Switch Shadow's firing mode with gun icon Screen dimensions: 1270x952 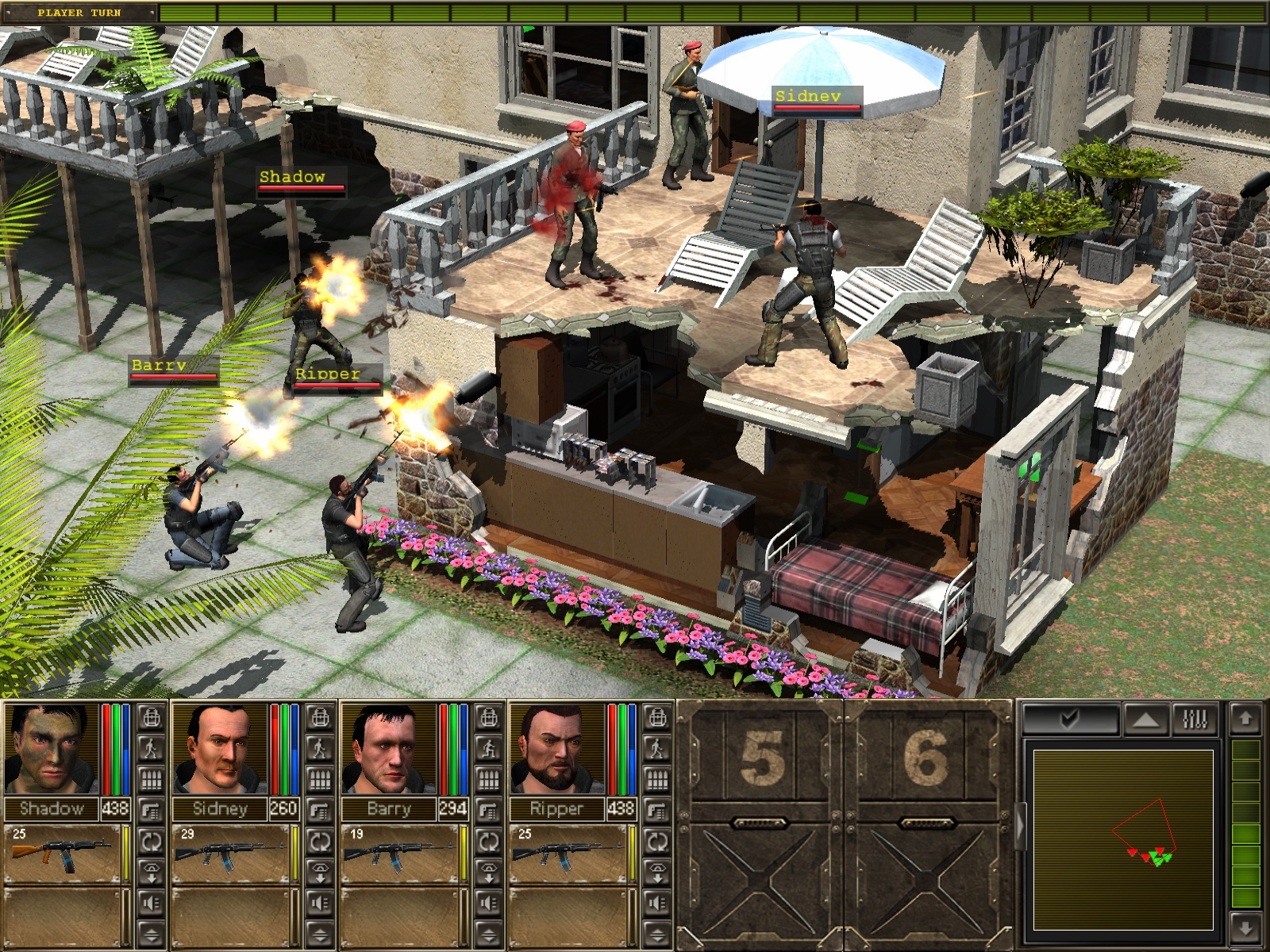click(151, 810)
